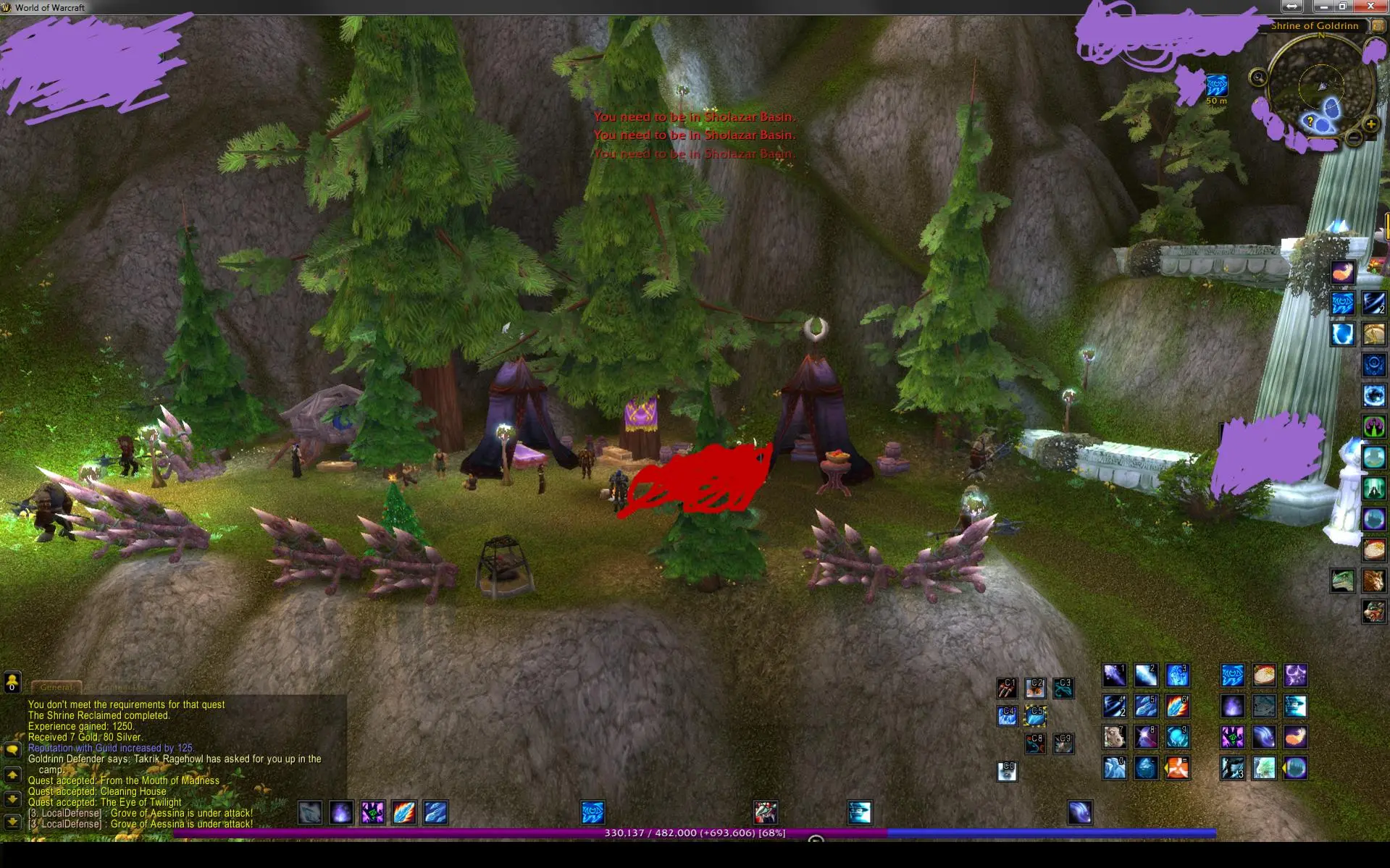1390x868 pixels.
Task: Close the World of Warcraft window
Action: point(1370,7)
